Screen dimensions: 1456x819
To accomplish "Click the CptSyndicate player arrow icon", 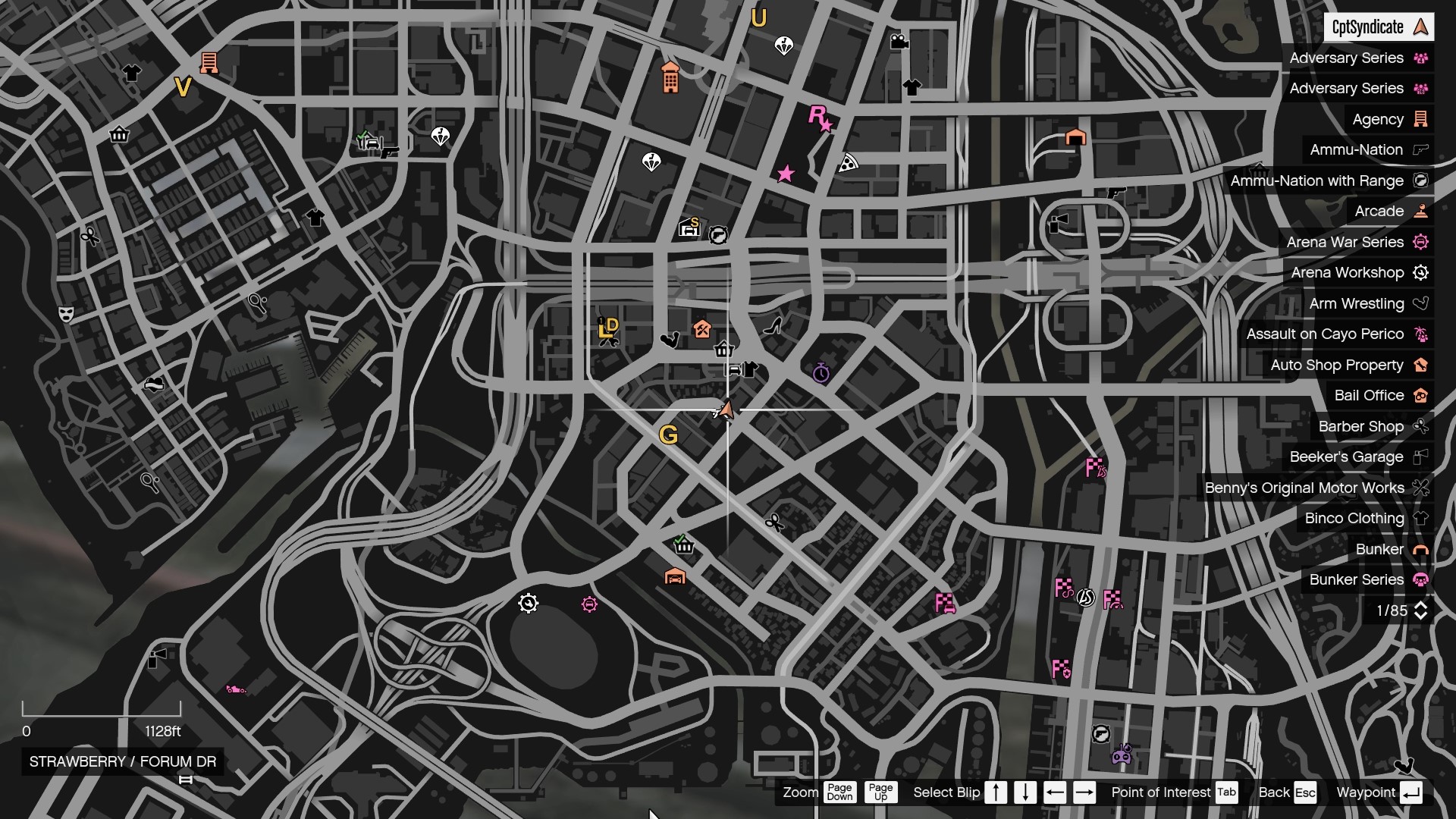I will pos(1420,27).
